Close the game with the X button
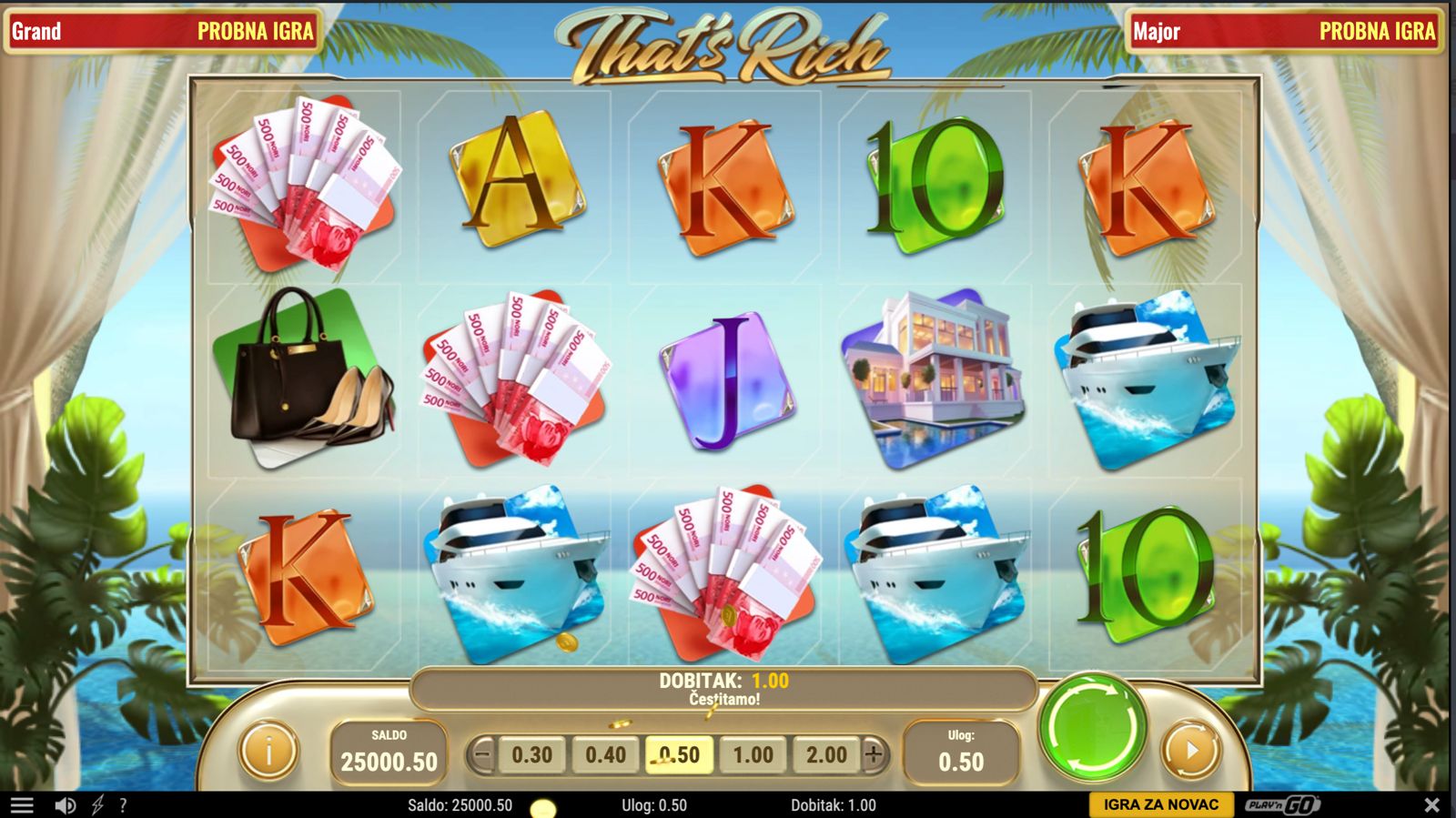Screen dimensions: 1456x818 [1431, 805]
